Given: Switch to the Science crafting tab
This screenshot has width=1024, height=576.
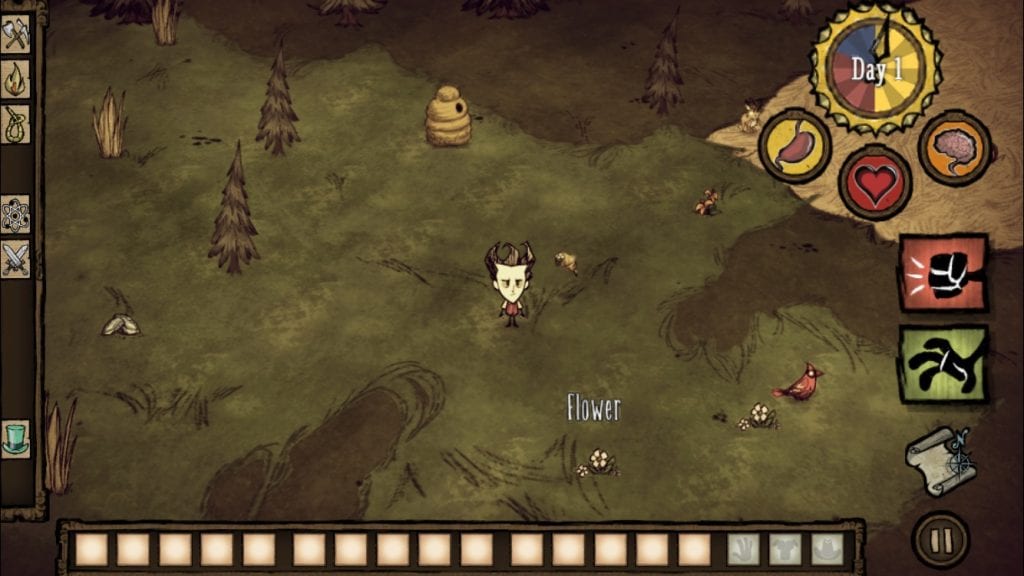Looking at the screenshot, I should tap(16, 213).
